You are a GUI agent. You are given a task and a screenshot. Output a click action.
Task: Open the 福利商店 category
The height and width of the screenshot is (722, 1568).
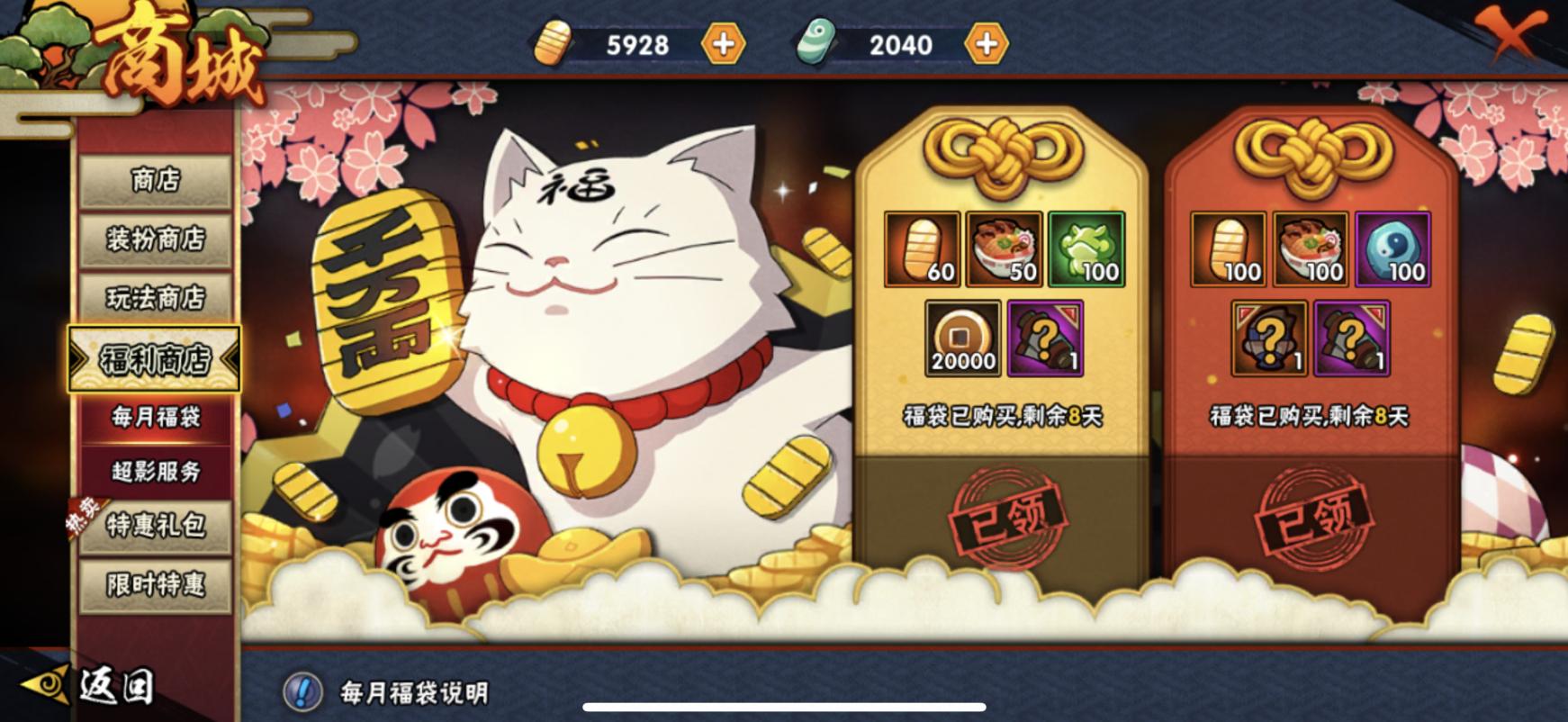154,358
